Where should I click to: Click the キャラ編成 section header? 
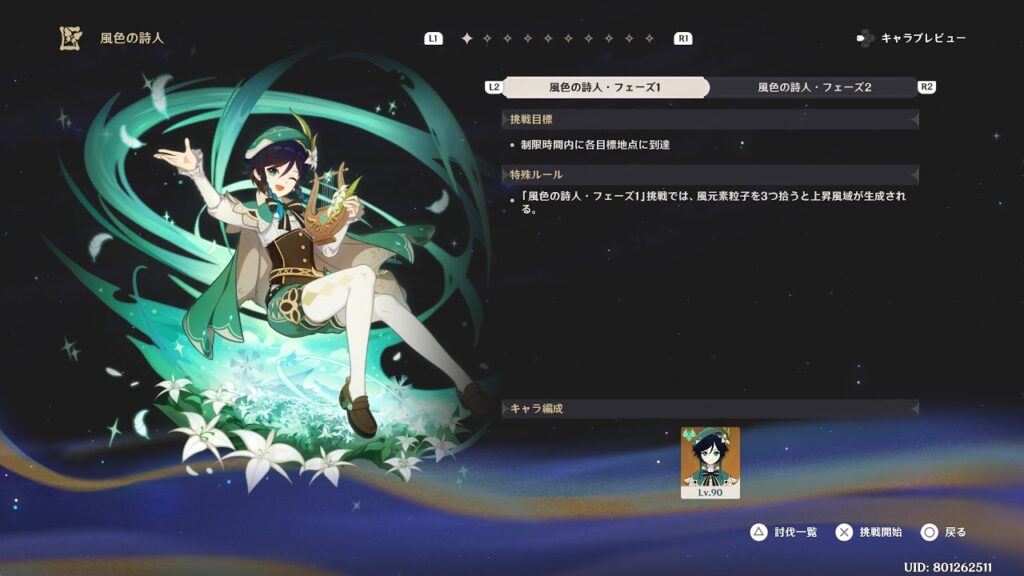click(710, 408)
